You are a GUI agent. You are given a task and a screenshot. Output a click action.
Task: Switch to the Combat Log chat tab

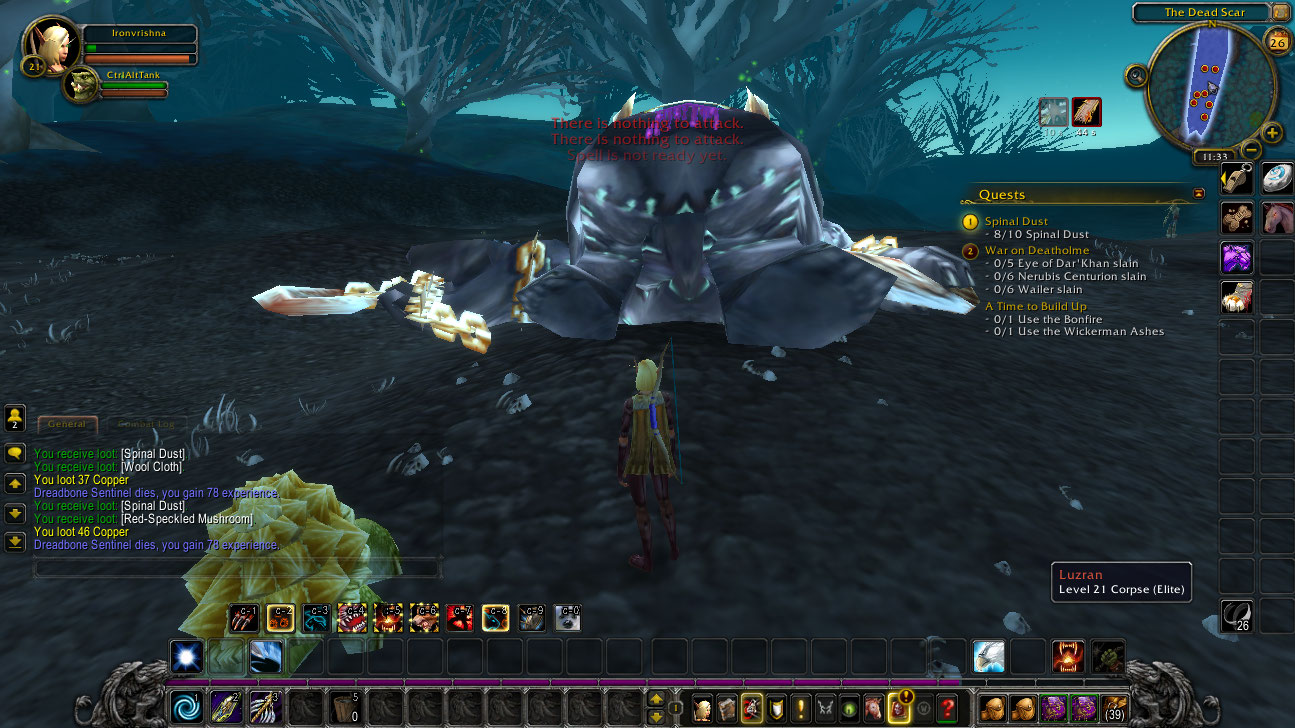(x=146, y=424)
